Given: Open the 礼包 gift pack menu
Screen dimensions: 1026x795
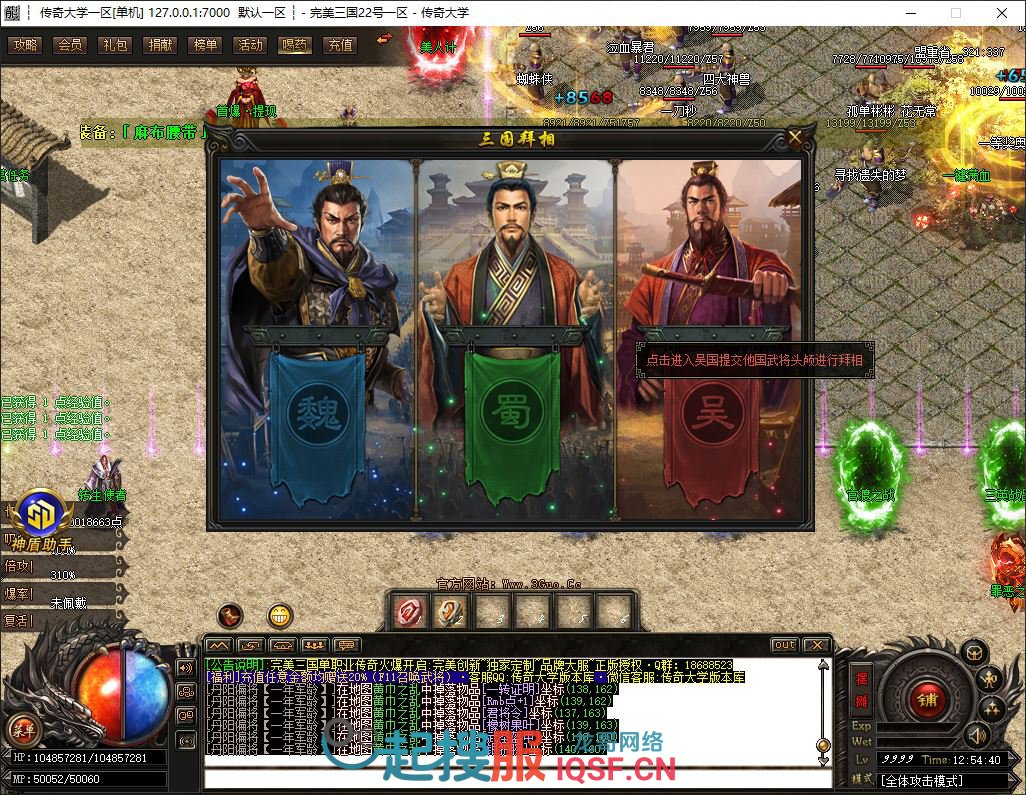Looking at the screenshot, I should click(x=115, y=45).
